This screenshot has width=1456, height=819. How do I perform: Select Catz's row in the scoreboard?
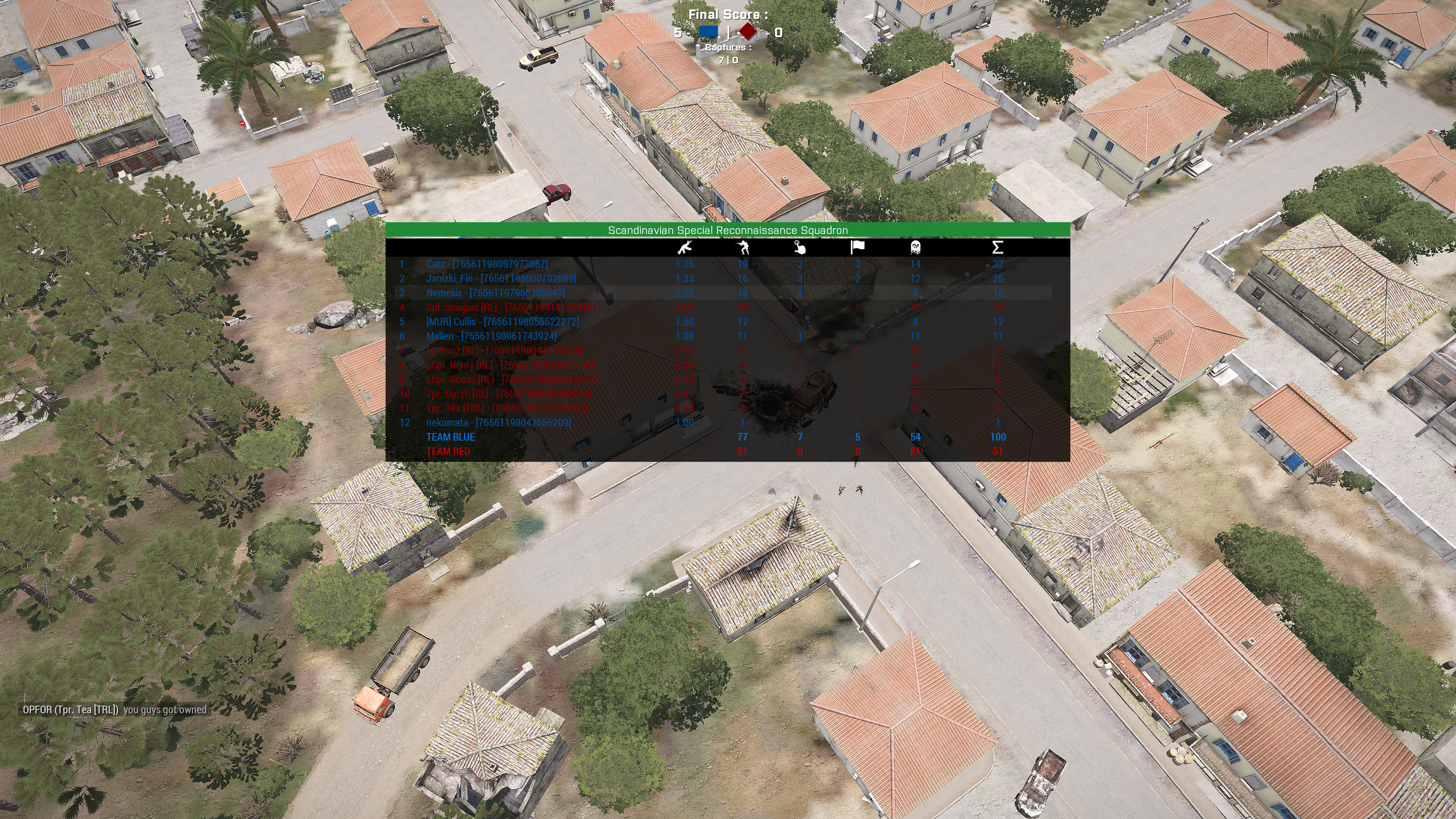[486, 264]
